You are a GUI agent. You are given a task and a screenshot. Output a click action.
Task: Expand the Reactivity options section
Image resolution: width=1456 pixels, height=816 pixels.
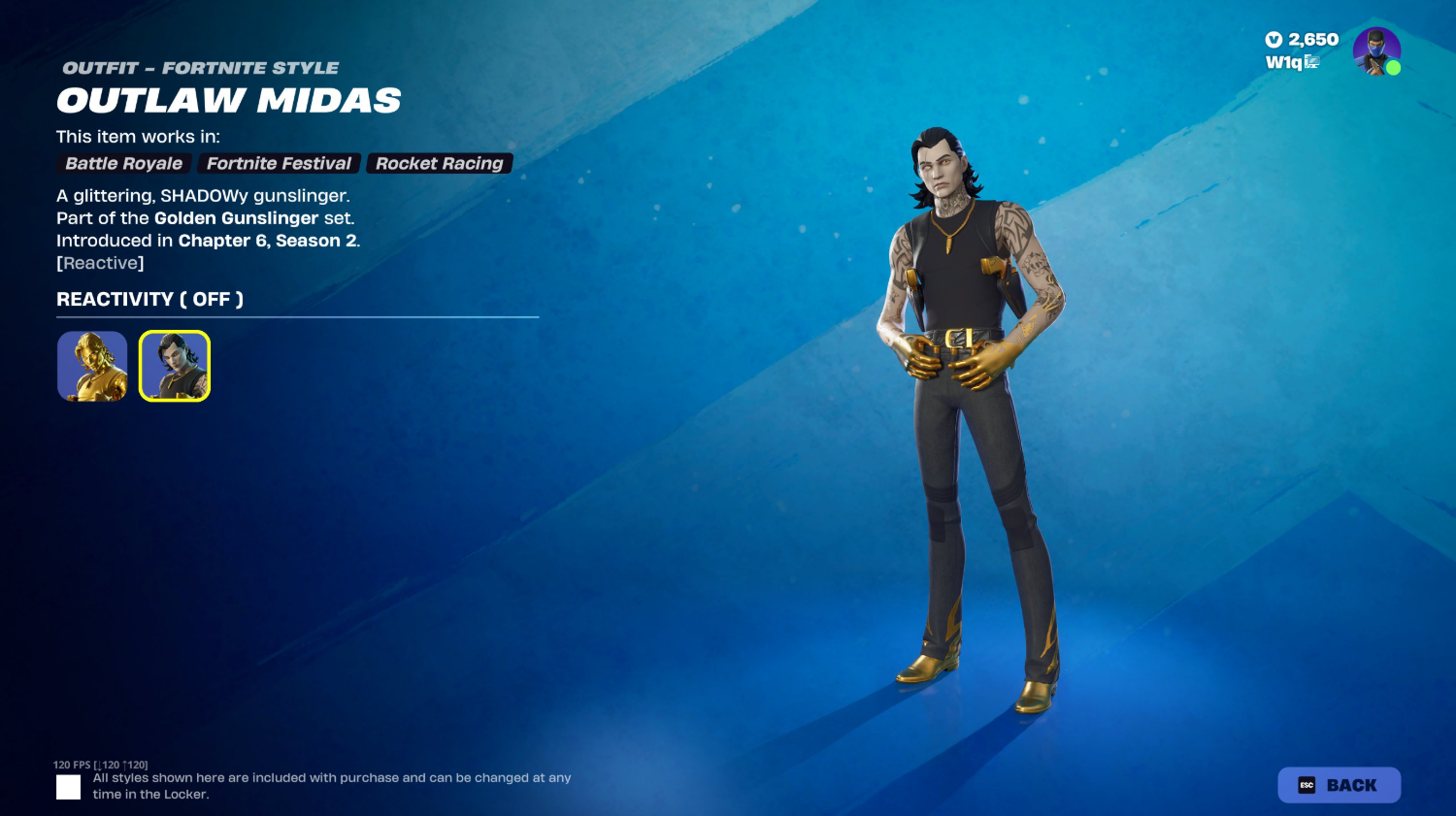[149, 299]
